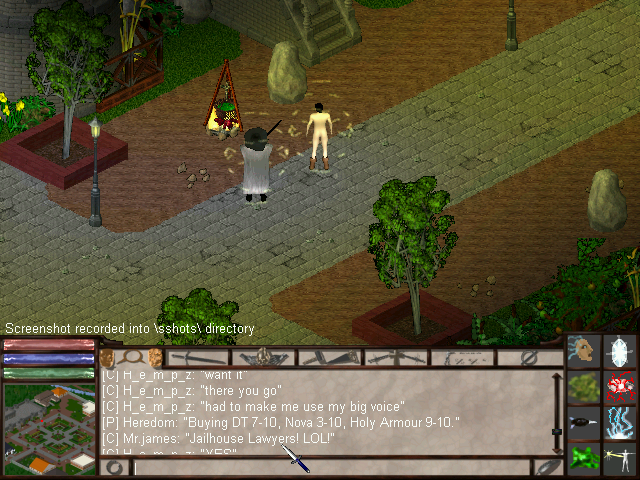Screen dimensions: 640x480
Task: Activate the face profile icon
Action: click(x=583, y=353)
